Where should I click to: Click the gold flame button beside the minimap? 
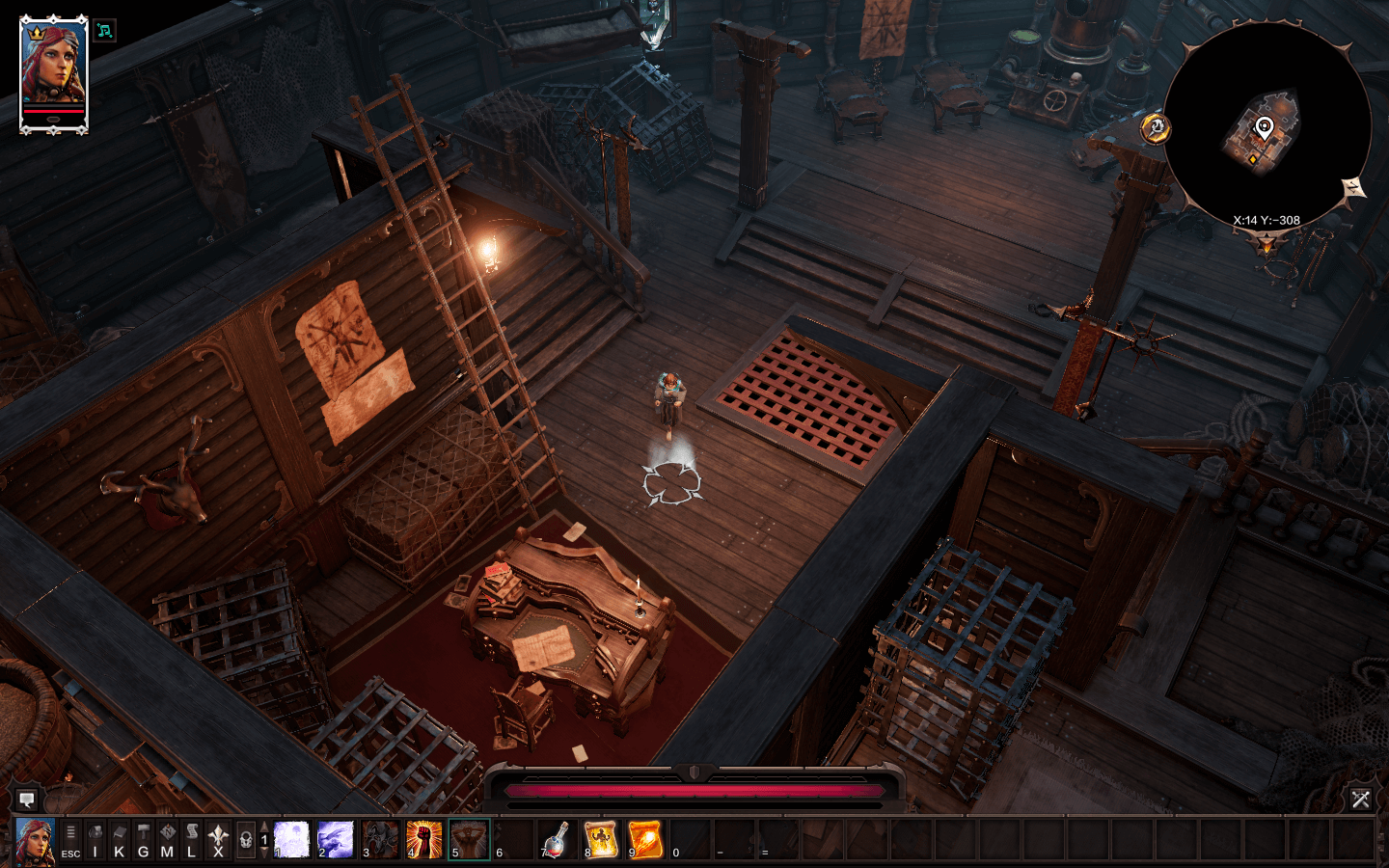click(x=1156, y=127)
